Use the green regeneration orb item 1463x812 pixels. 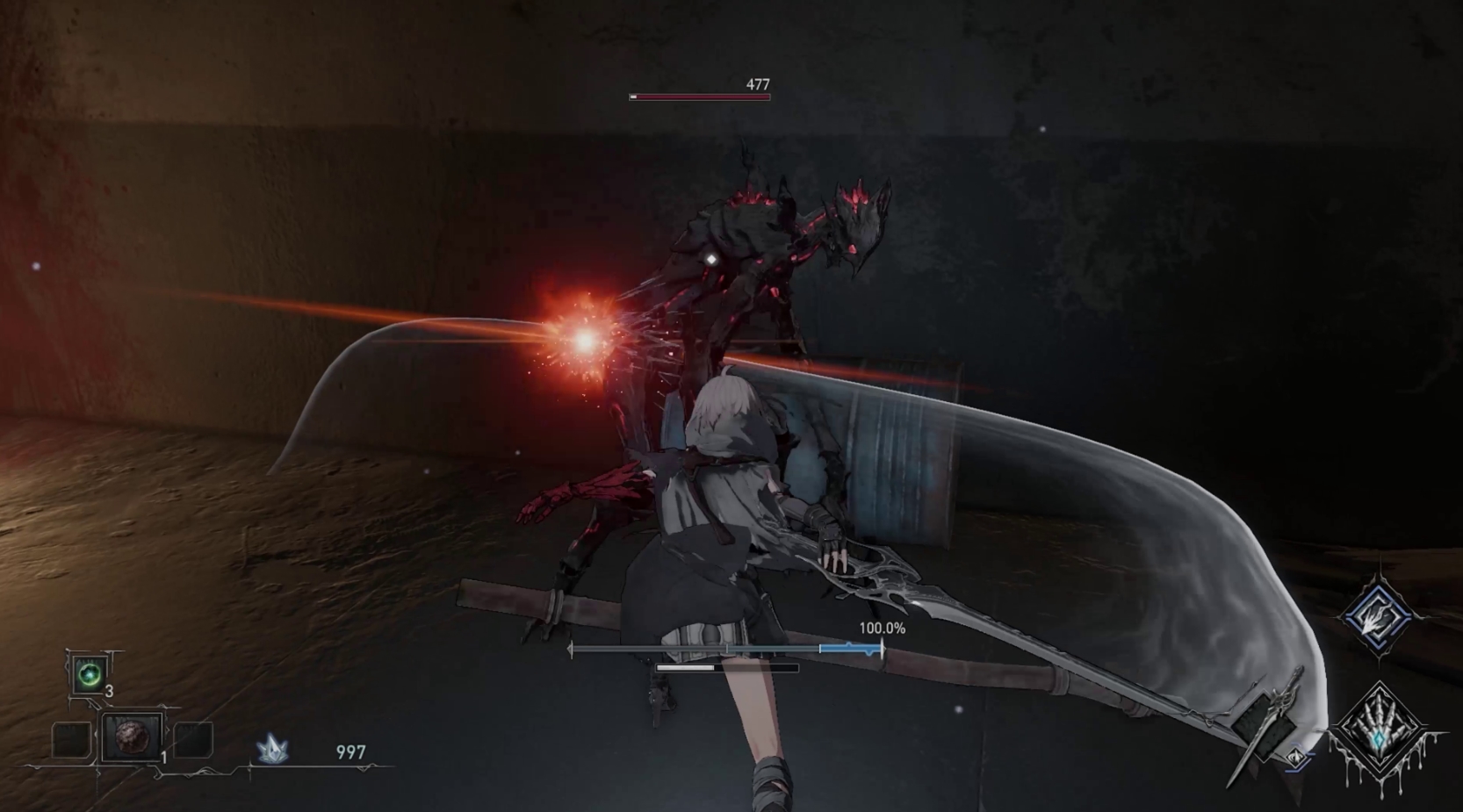[90, 674]
